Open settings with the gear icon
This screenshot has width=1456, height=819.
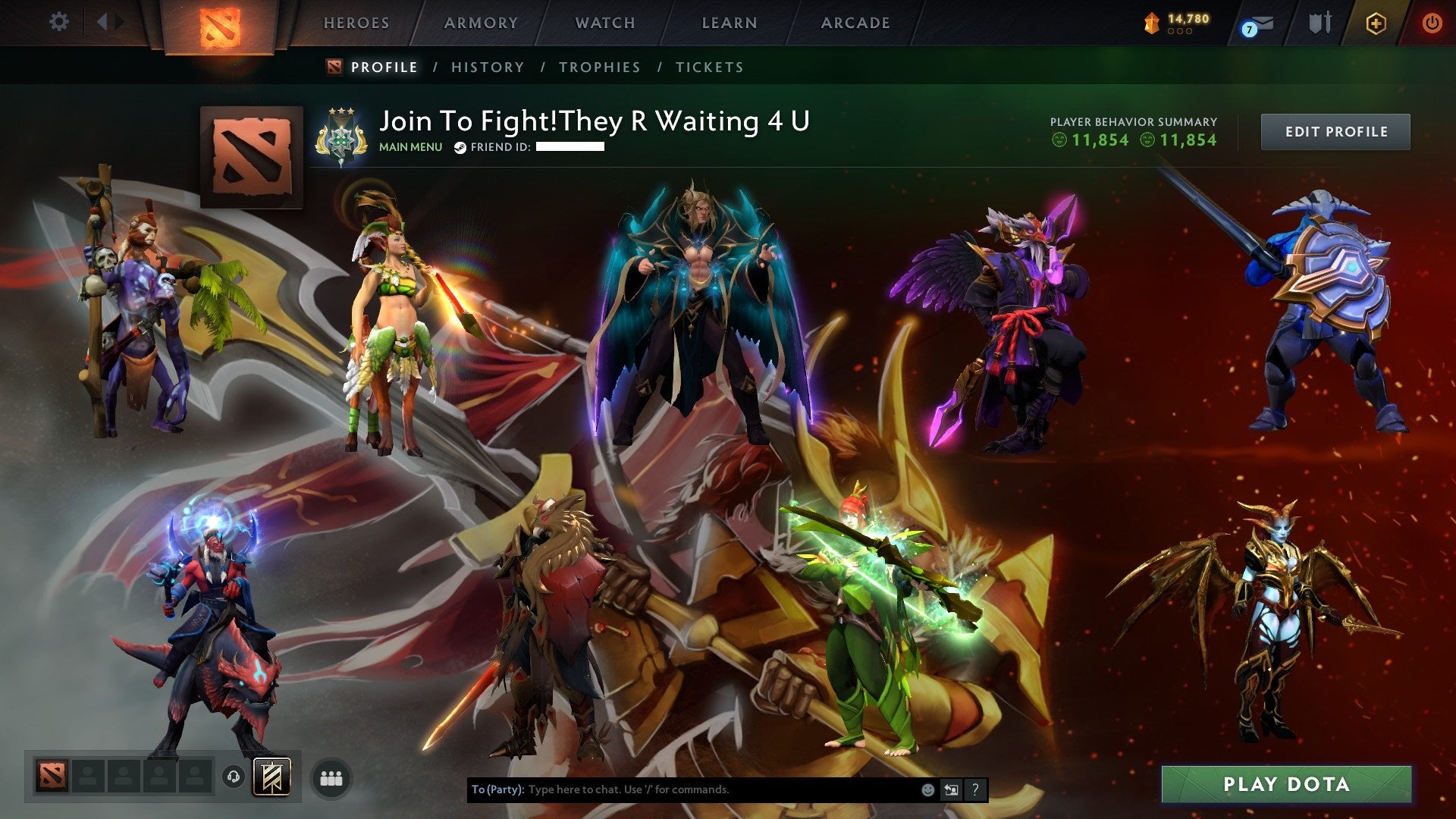(58, 21)
